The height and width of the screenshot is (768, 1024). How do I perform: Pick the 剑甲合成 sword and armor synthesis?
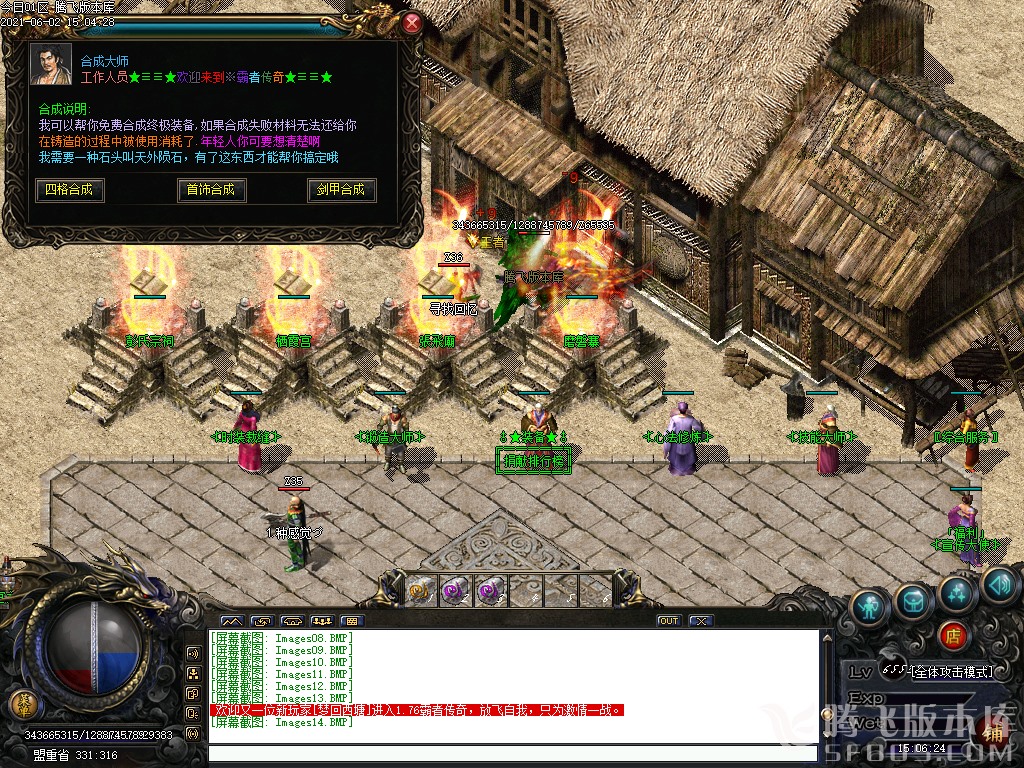pyautogui.click(x=341, y=189)
